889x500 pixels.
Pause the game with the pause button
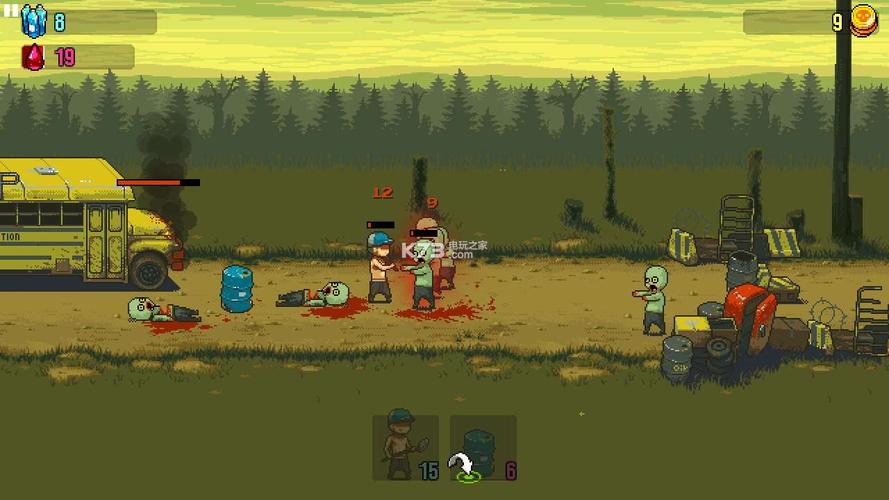10,11
